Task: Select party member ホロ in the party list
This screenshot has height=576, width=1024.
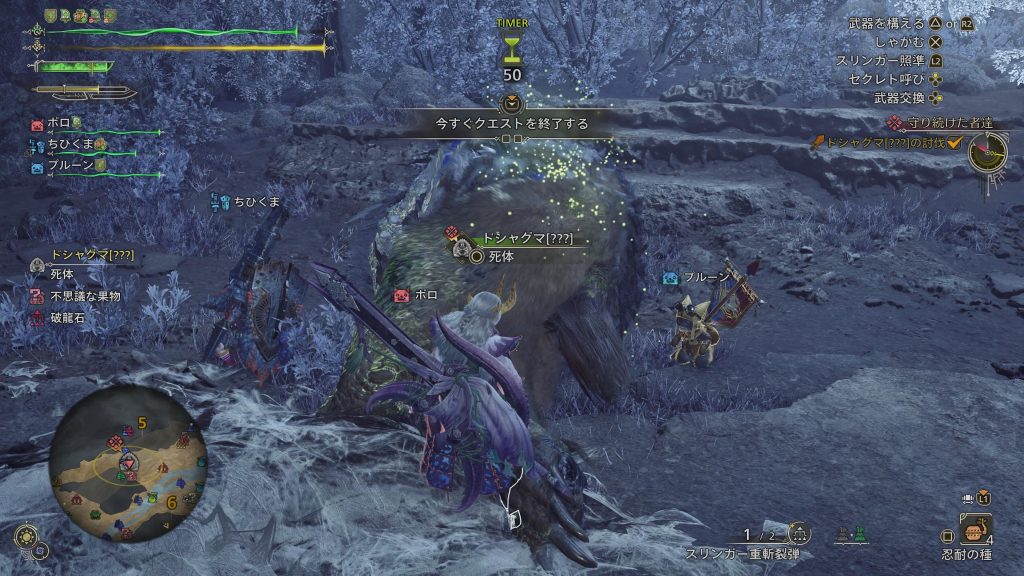Action: point(58,125)
